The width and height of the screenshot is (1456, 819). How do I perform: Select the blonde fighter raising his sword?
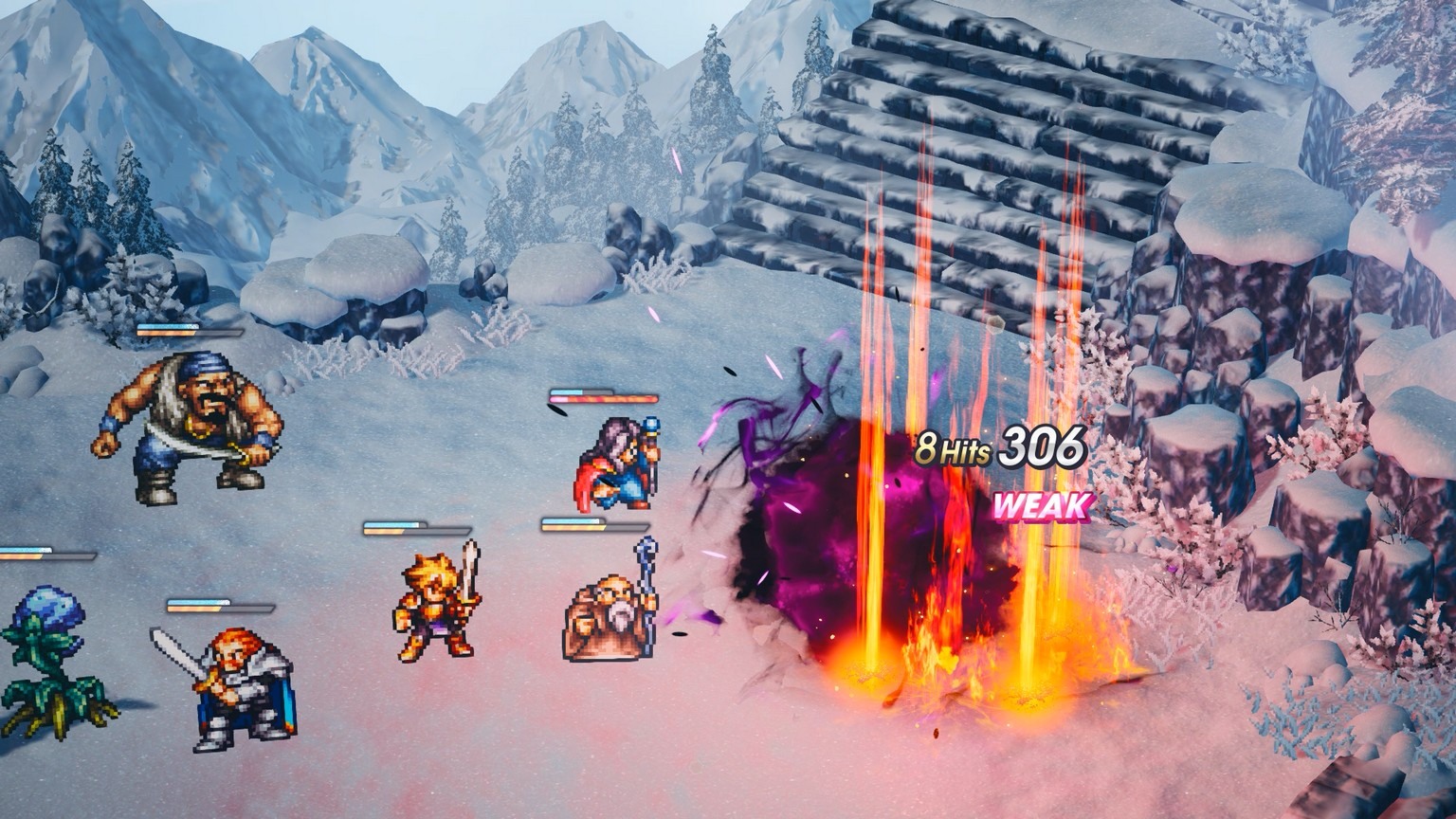pyautogui.click(x=436, y=607)
